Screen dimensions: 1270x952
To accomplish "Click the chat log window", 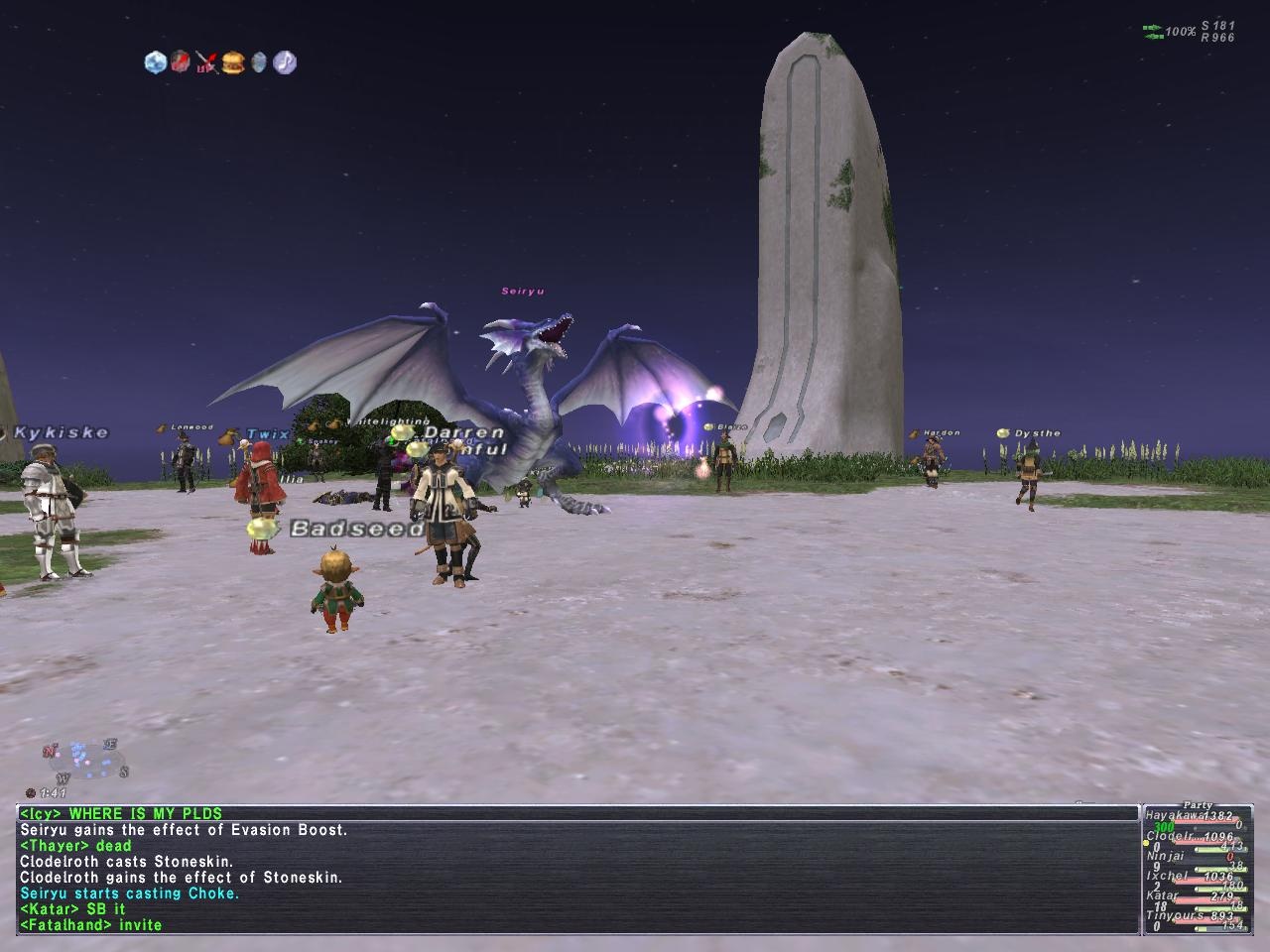I will click(577, 870).
